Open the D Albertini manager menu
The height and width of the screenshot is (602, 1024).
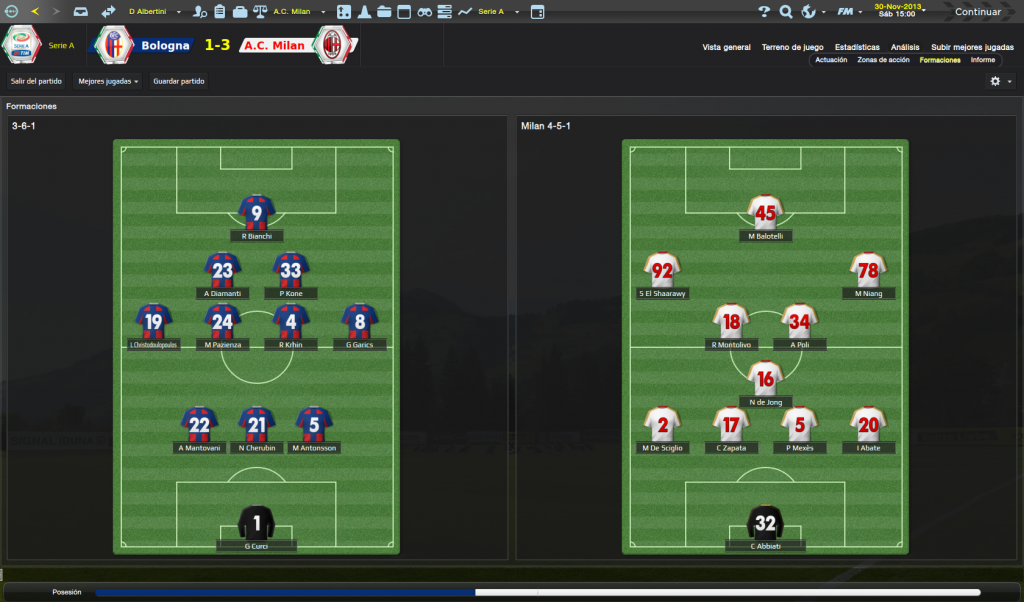pyautogui.click(x=152, y=12)
